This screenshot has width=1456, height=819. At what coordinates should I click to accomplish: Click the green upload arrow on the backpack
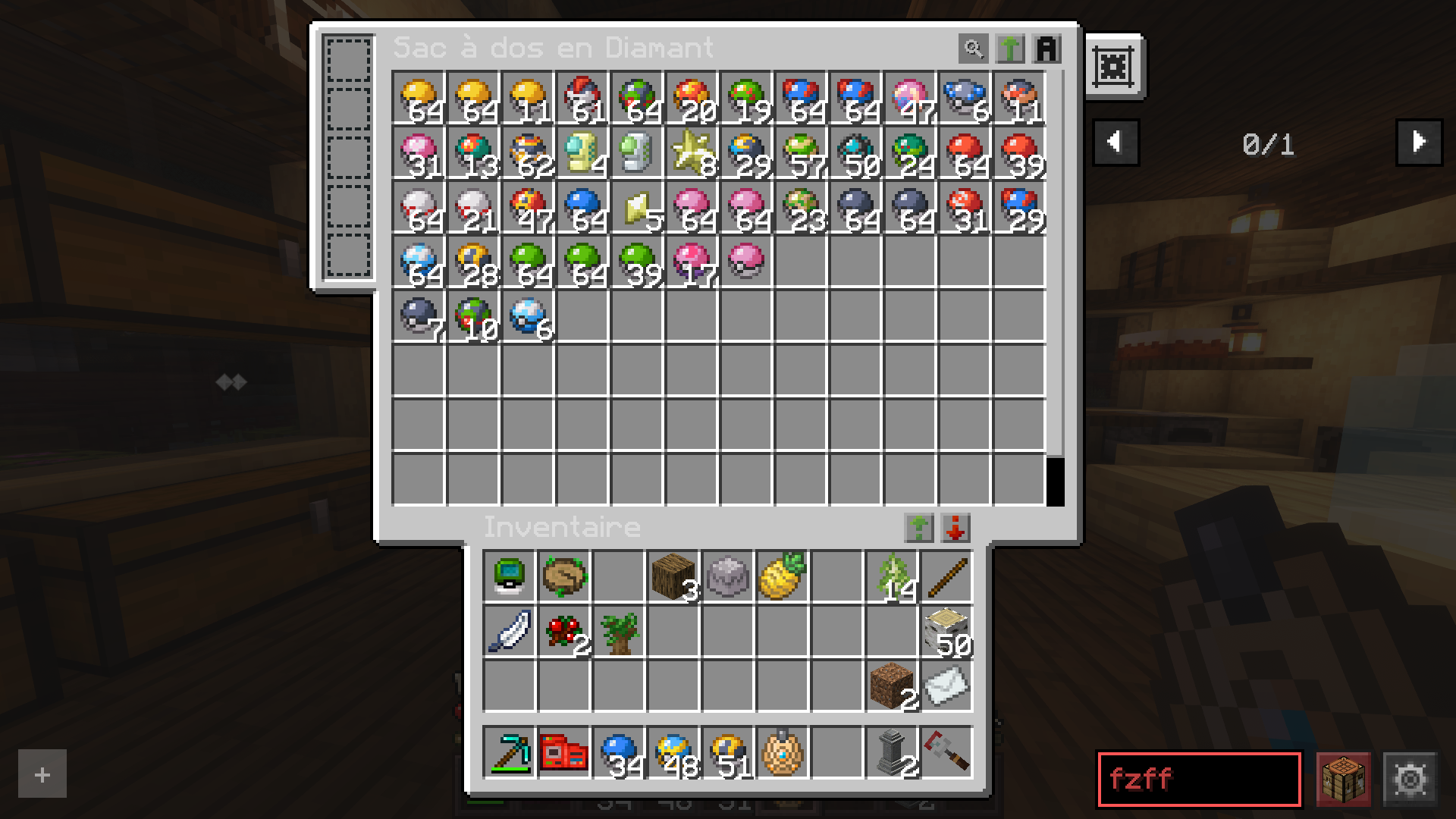1011,48
